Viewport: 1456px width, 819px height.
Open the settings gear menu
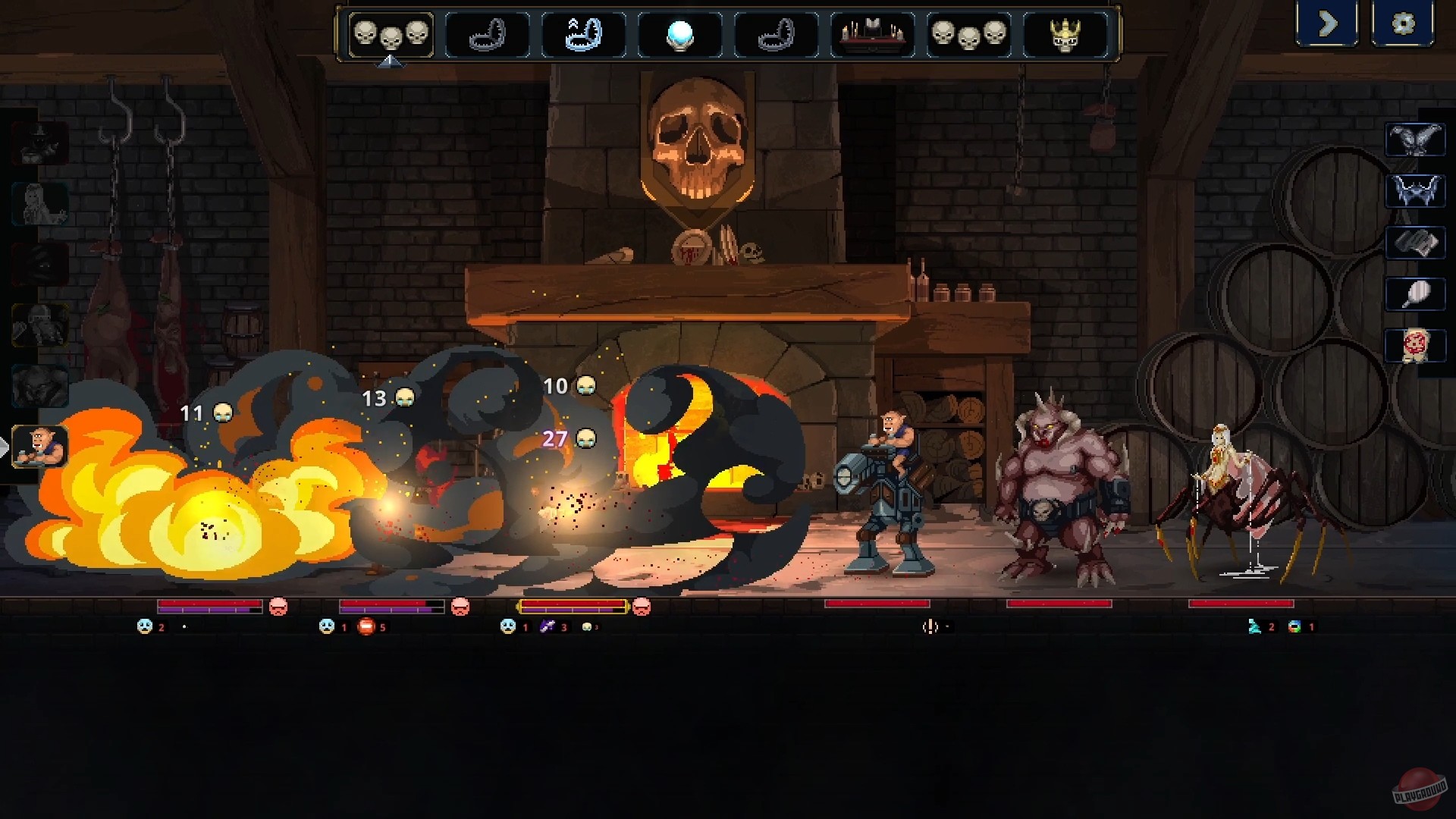(1404, 24)
